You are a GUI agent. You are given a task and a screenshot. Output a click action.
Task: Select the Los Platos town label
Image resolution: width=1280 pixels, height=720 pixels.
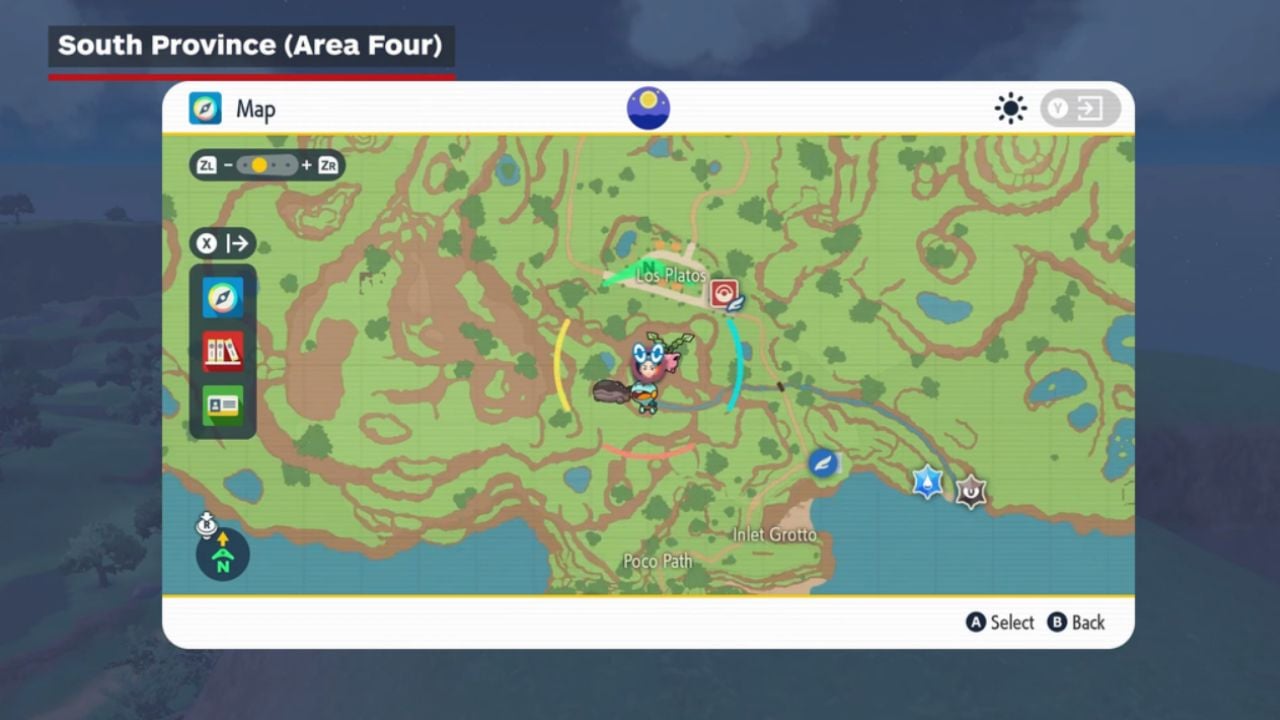(671, 275)
